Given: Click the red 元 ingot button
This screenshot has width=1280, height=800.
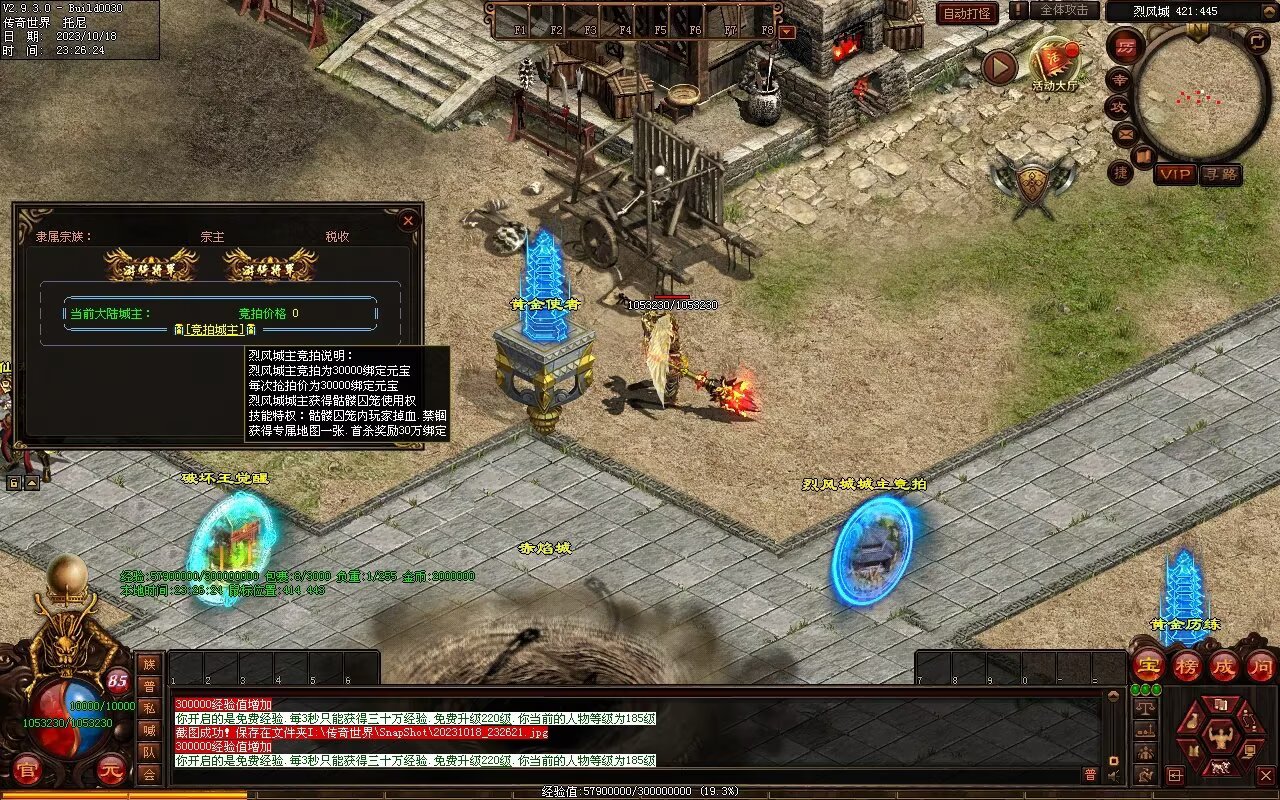Looking at the screenshot, I should point(112,769).
